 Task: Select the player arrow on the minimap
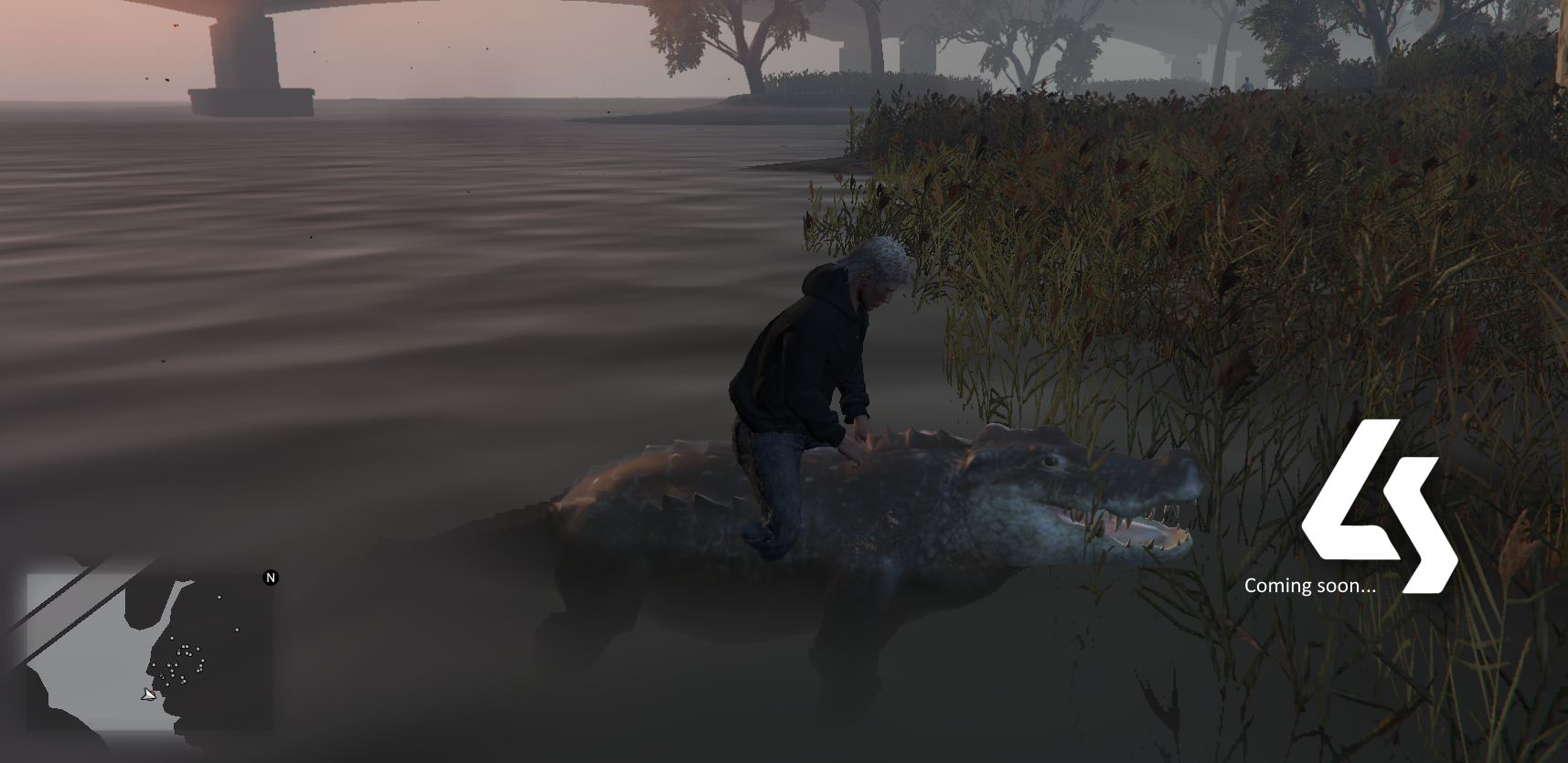coord(148,695)
